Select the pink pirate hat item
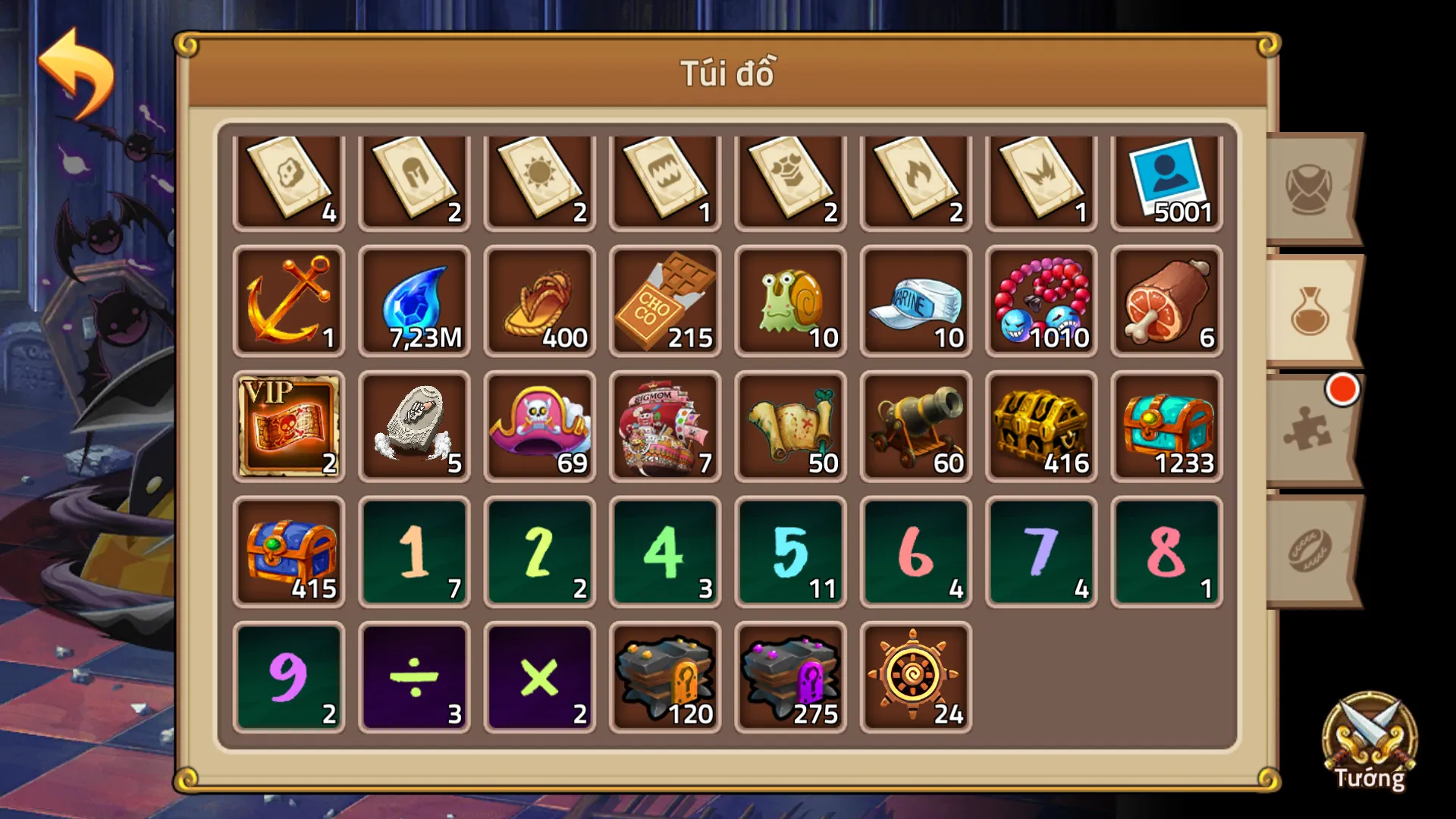The width and height of the screenshot is (1456, 819). (539, 426)
